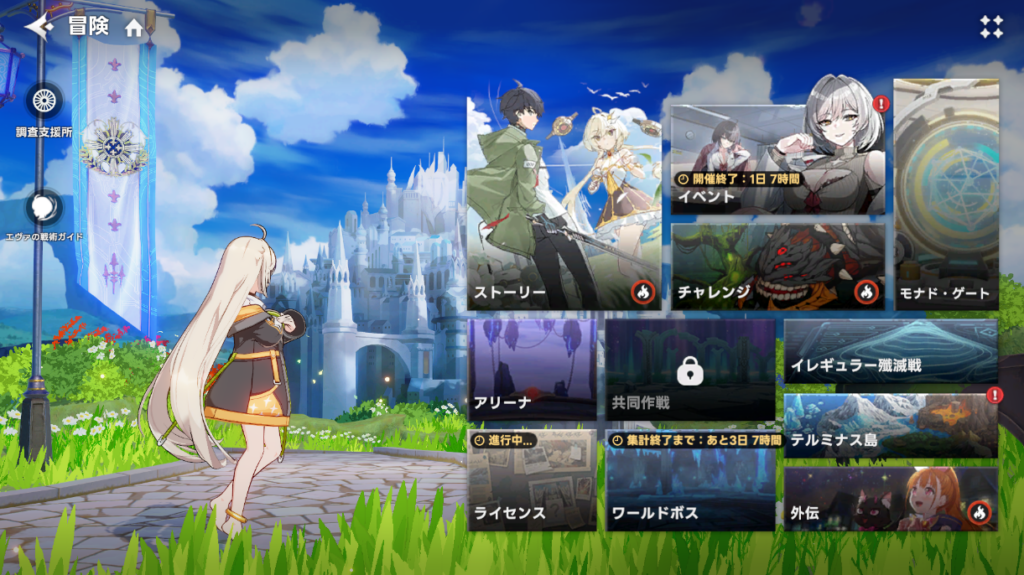The width and height of the screenshot is (1024, 575).
Task: Open 調査支援所 from the side icons
Action: coord(43,102)
